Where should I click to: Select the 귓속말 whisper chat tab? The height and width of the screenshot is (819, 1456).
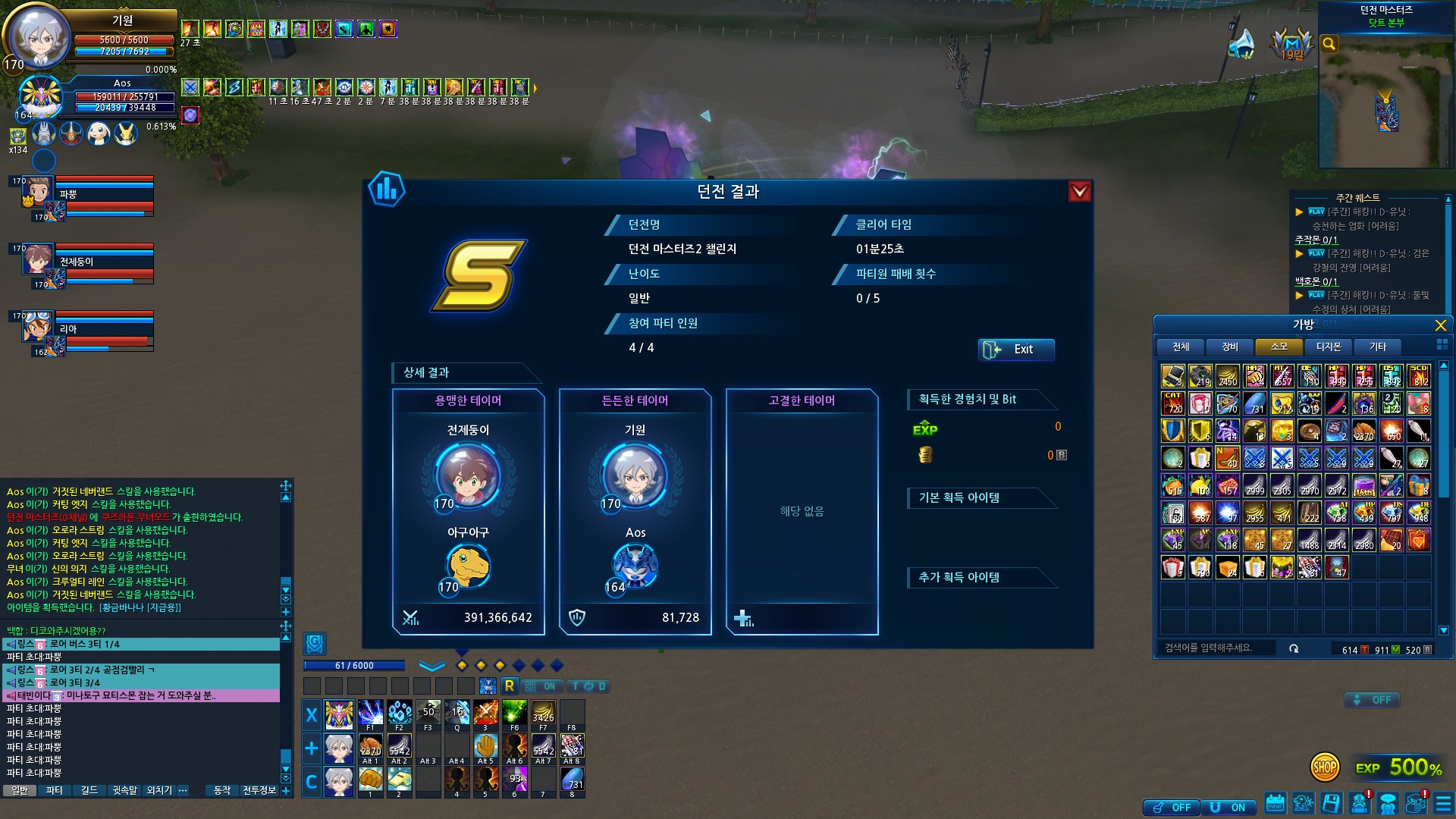124,790
